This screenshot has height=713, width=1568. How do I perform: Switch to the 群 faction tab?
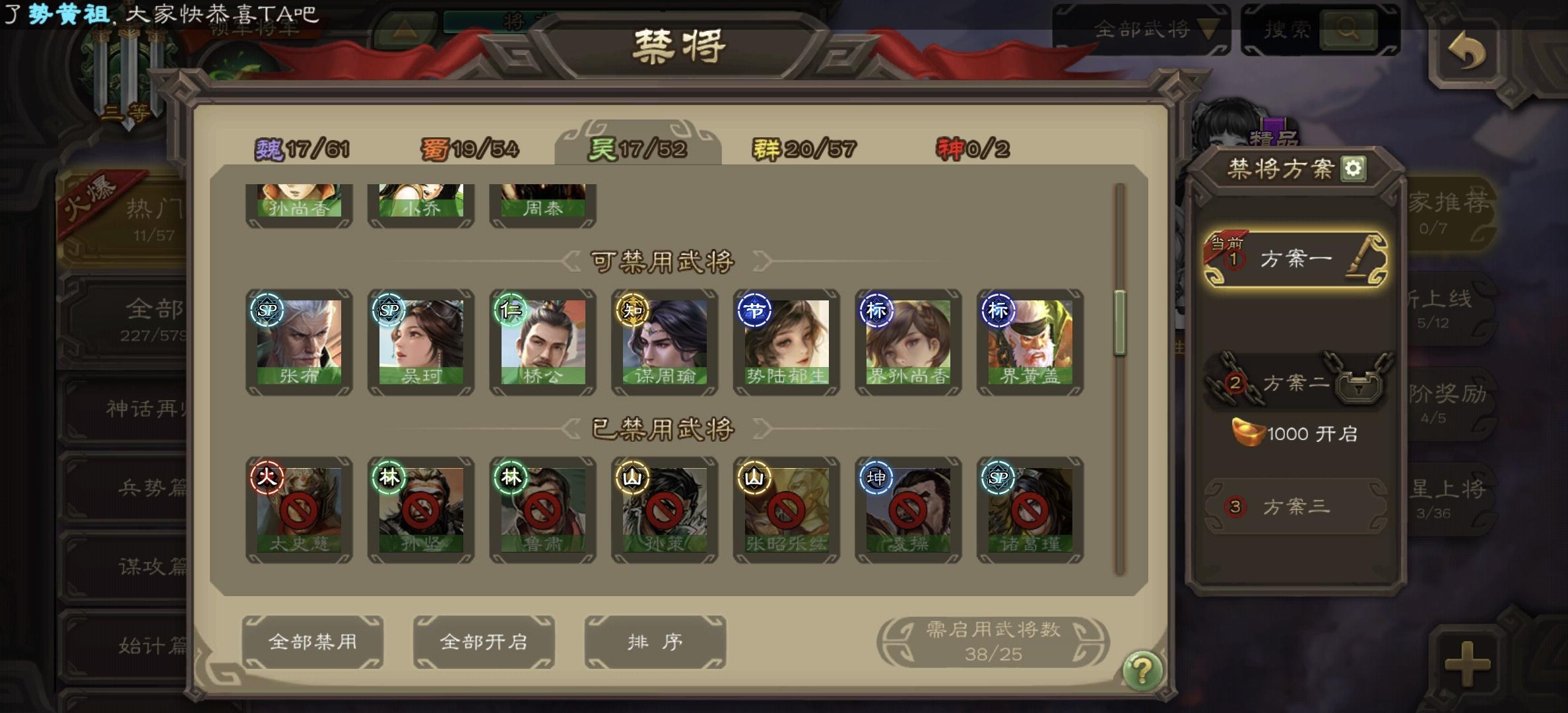point(802,148)
